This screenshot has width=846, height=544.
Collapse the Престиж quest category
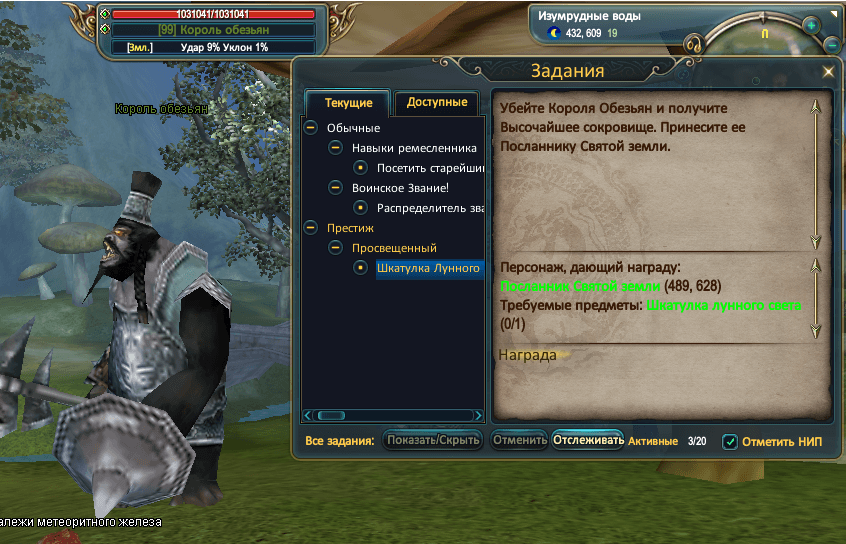311,228
